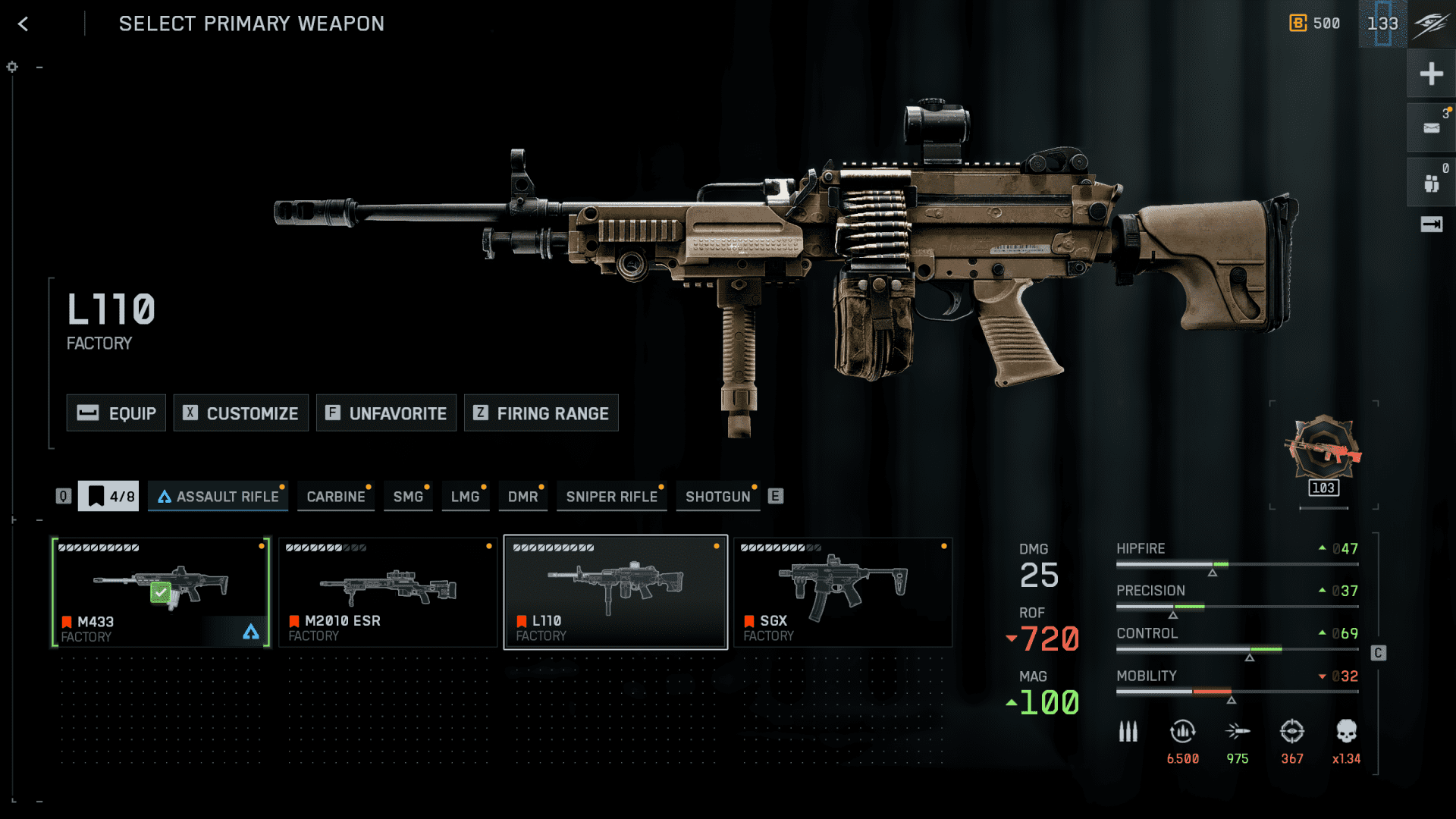Viewport: 1456px width, 819px height.
Task: Unfavorite the L110
Action: click(386, 413)
